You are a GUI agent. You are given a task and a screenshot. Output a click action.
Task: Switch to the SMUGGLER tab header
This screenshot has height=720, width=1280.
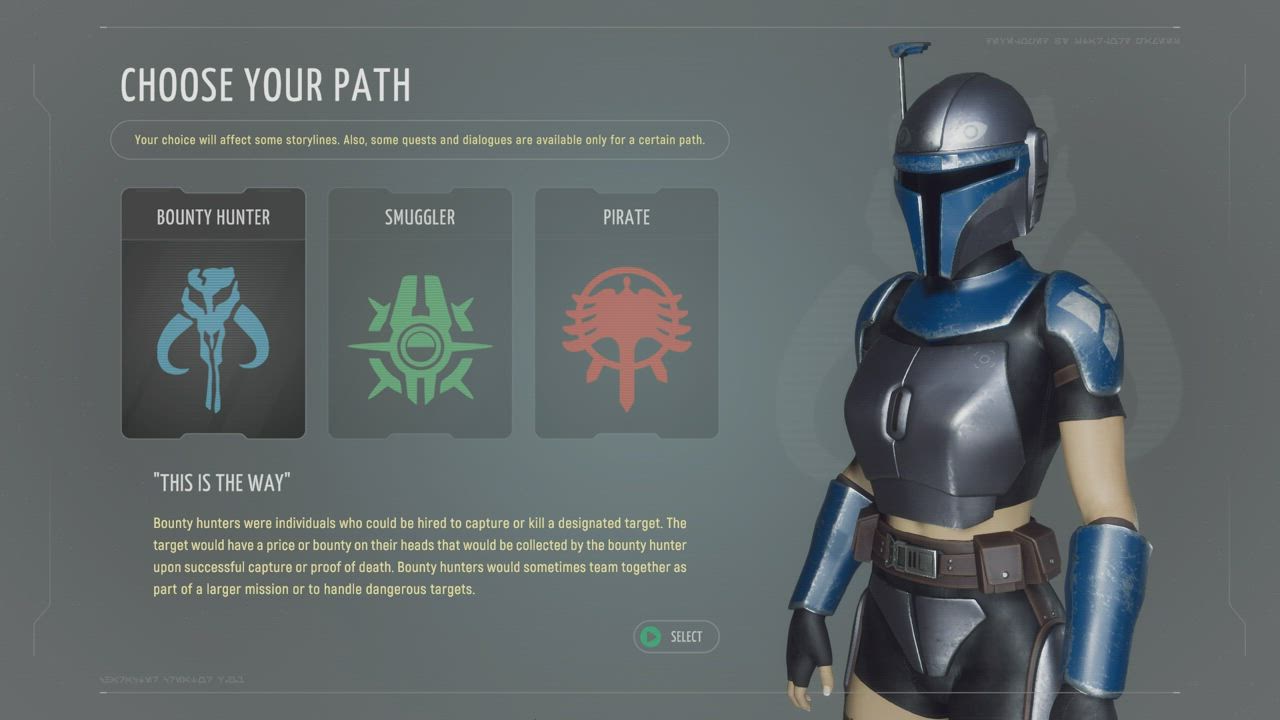(x=419, y=216)
